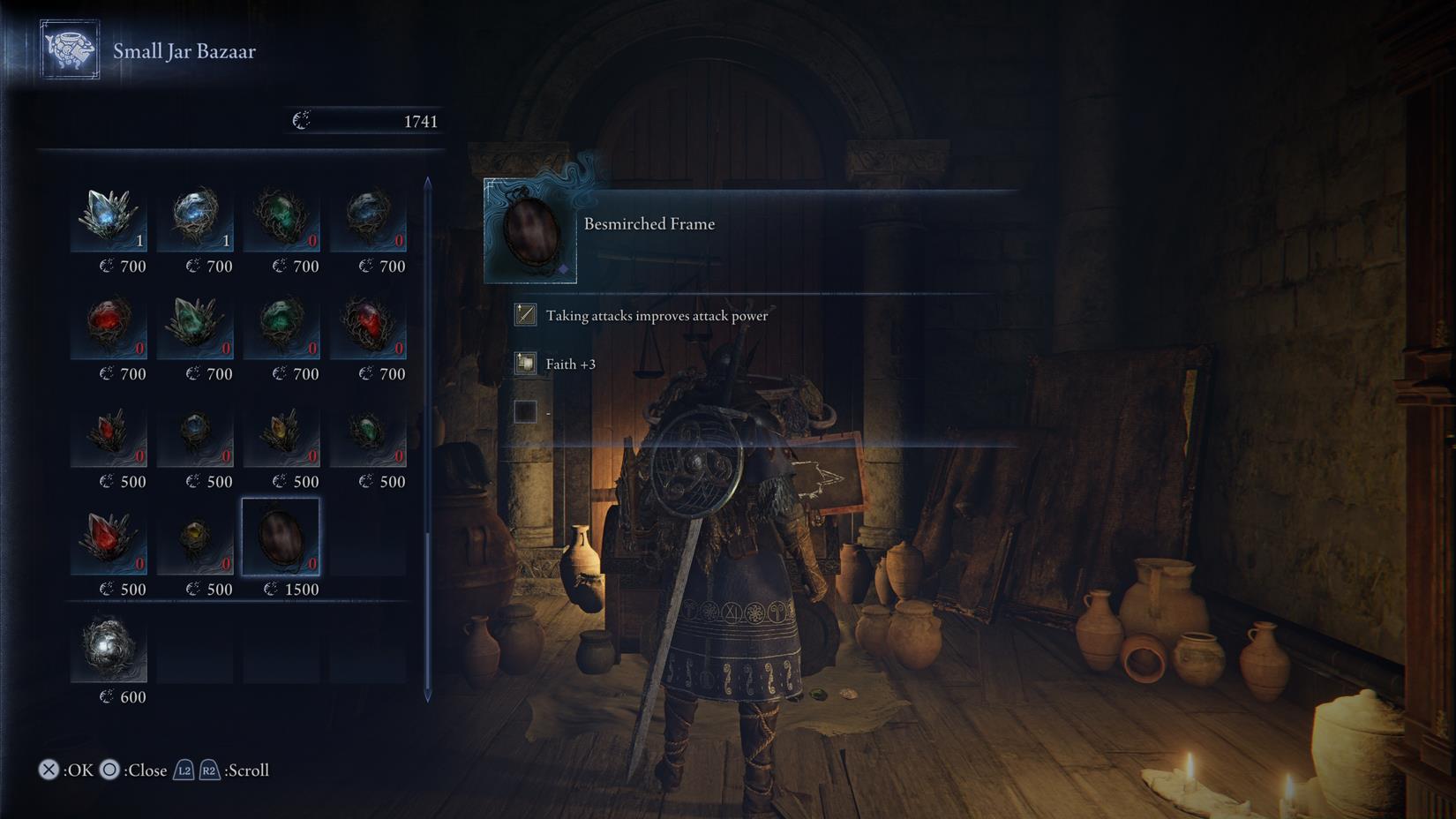Click the attack power effect icon

tap(525, 314)
